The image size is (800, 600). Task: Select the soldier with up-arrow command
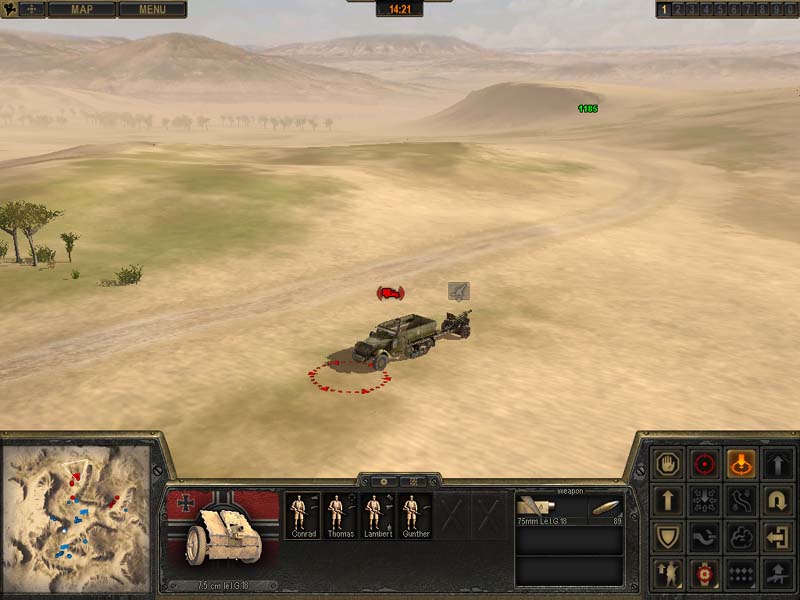(x=665, y=575)
